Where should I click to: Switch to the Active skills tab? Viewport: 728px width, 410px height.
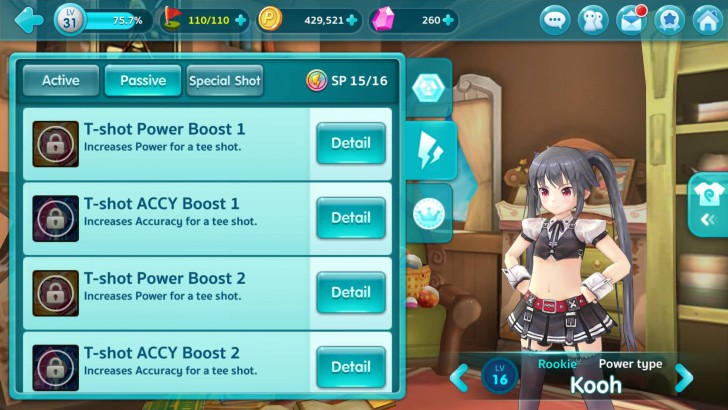[x=61, y=81]
